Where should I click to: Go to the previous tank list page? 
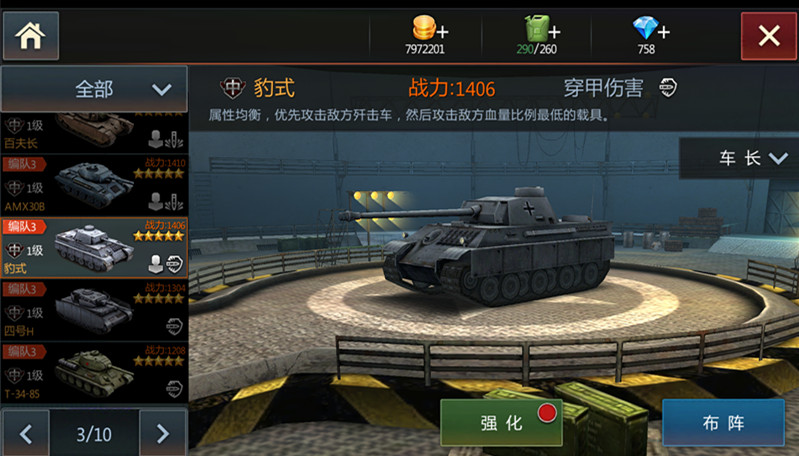click(x=27, y=434)
